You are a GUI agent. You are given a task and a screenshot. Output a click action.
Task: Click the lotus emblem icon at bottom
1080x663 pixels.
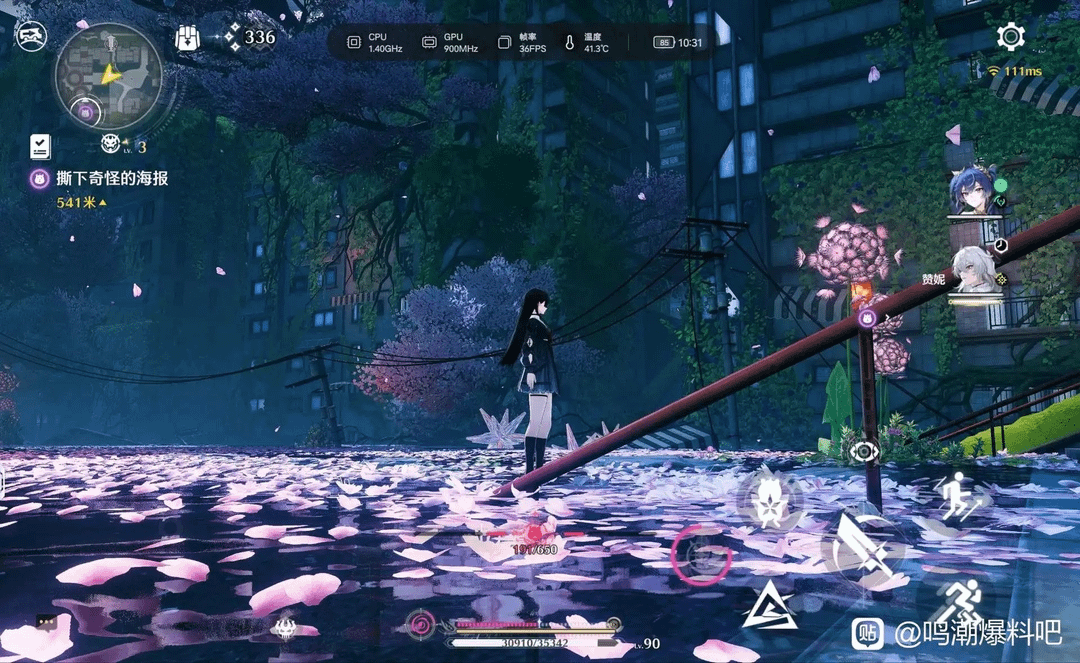pyautogui.click(x=283, y=628)
